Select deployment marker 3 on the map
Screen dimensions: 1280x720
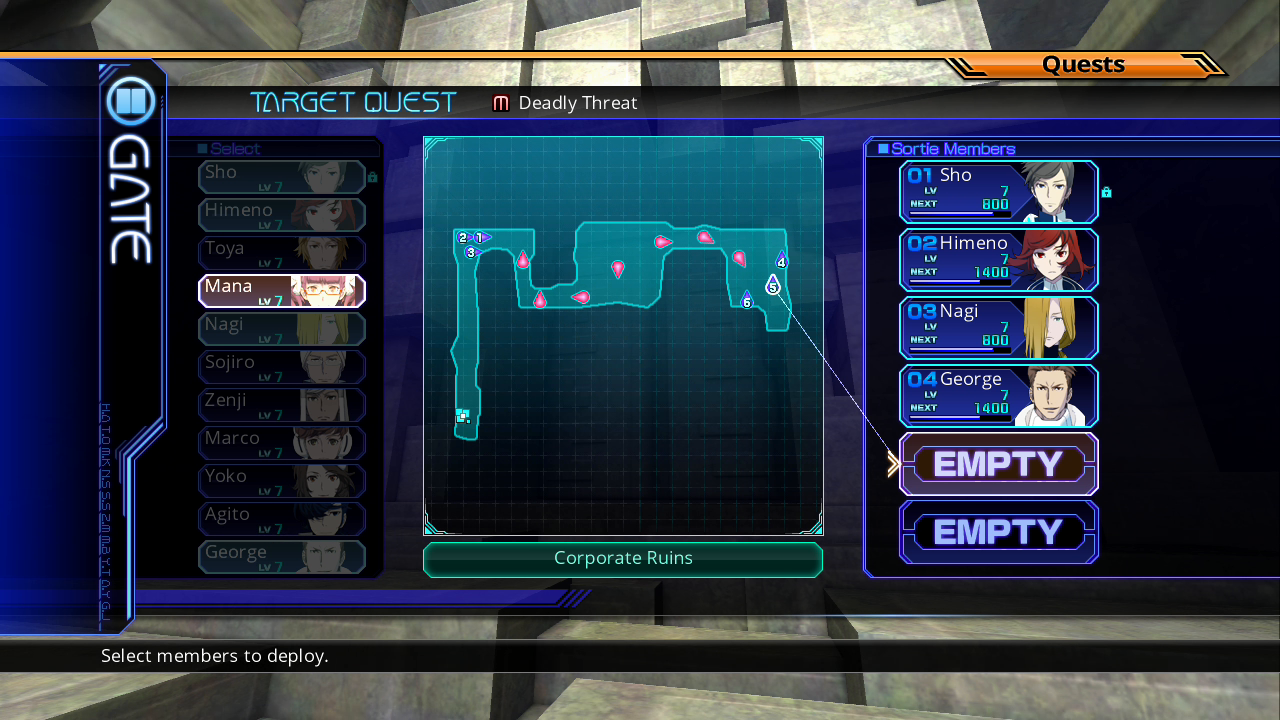click(x=471, y=252)
